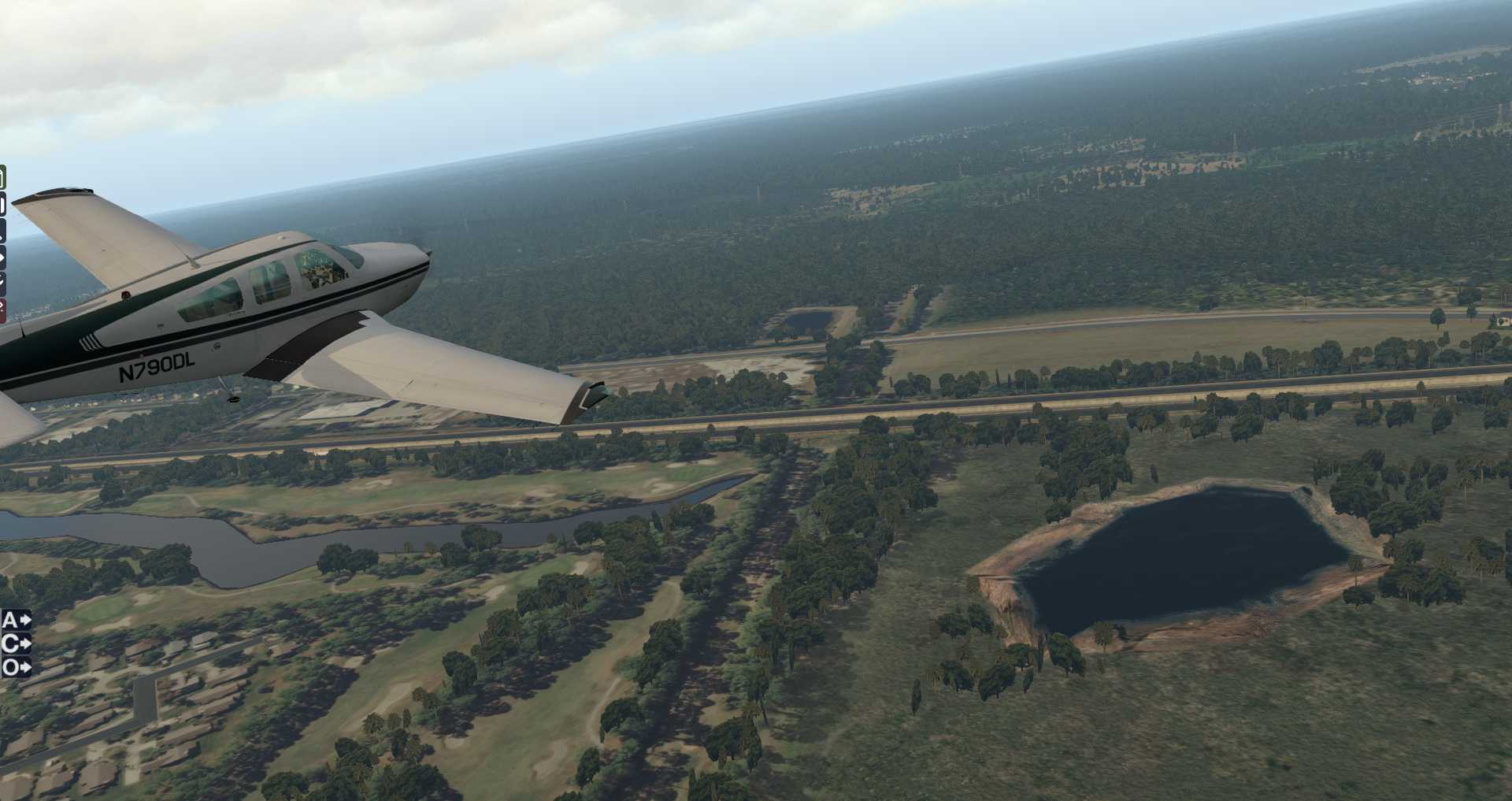
Task: Select the red icon on the left edge
Action: [x=2, y=311]
